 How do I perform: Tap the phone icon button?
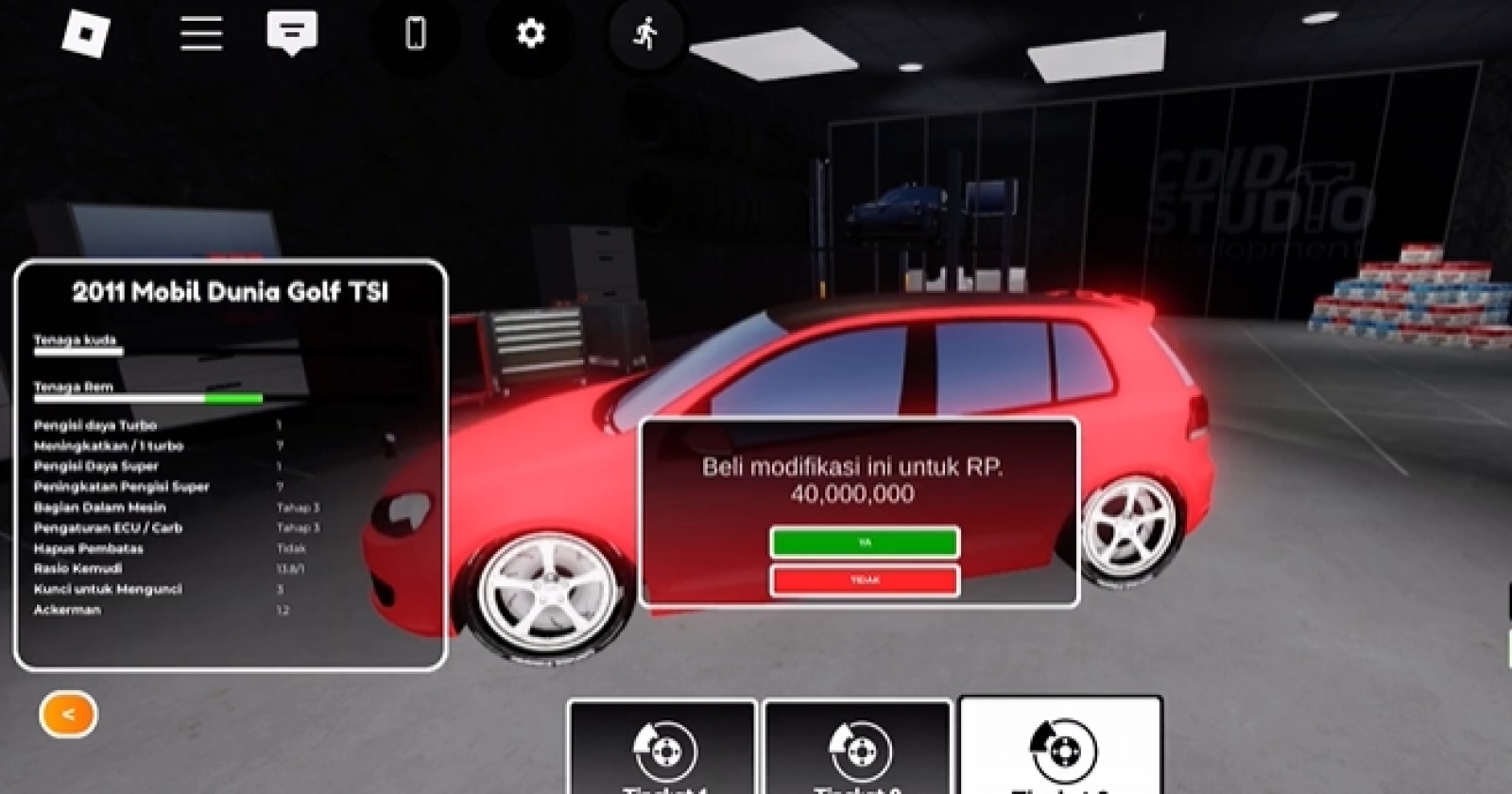[415, 34]
